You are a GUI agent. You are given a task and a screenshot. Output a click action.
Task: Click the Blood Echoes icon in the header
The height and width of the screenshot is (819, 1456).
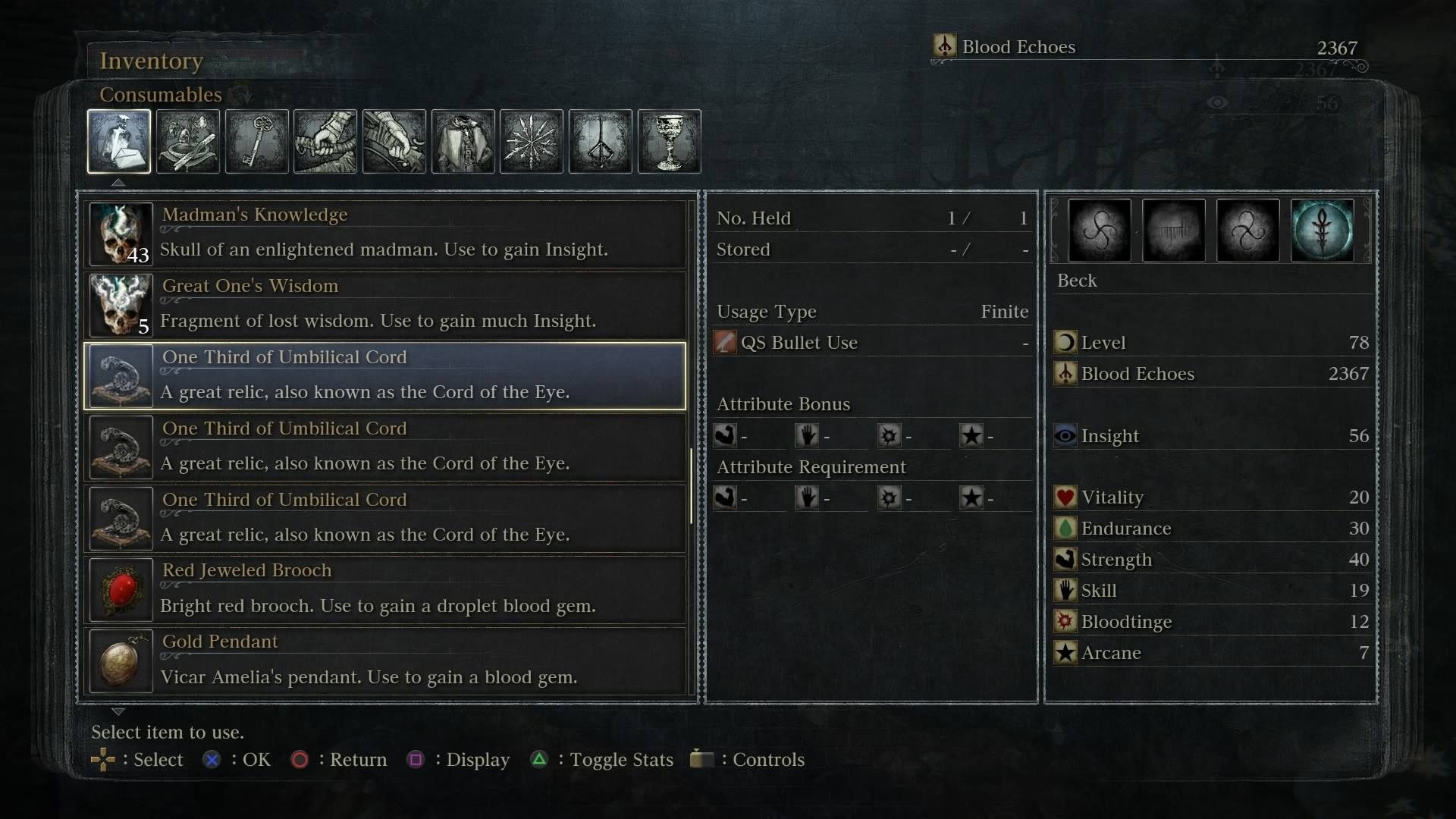click(946, 46)
